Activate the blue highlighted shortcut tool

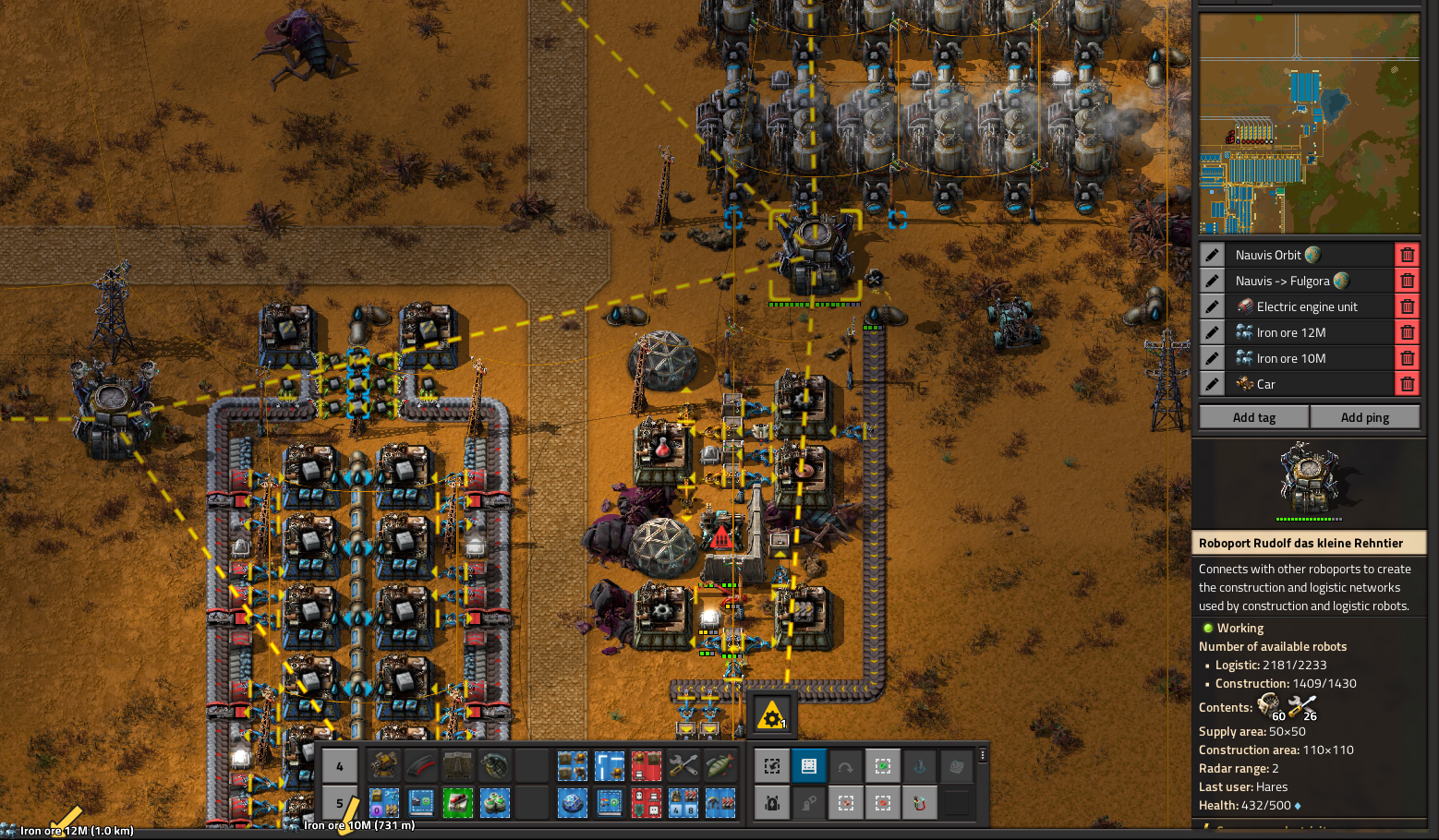(808, 765)
